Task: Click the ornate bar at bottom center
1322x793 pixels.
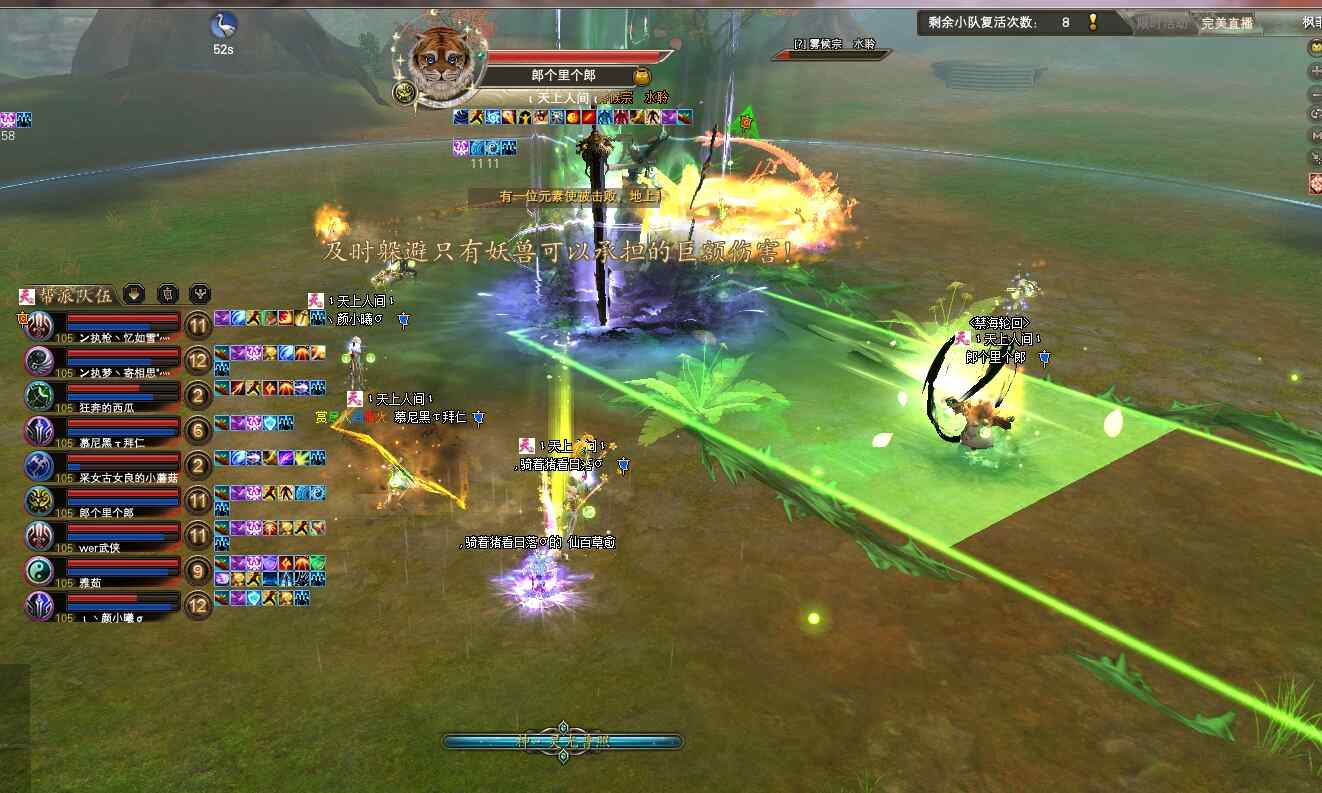Action: (x=563, y=742)
